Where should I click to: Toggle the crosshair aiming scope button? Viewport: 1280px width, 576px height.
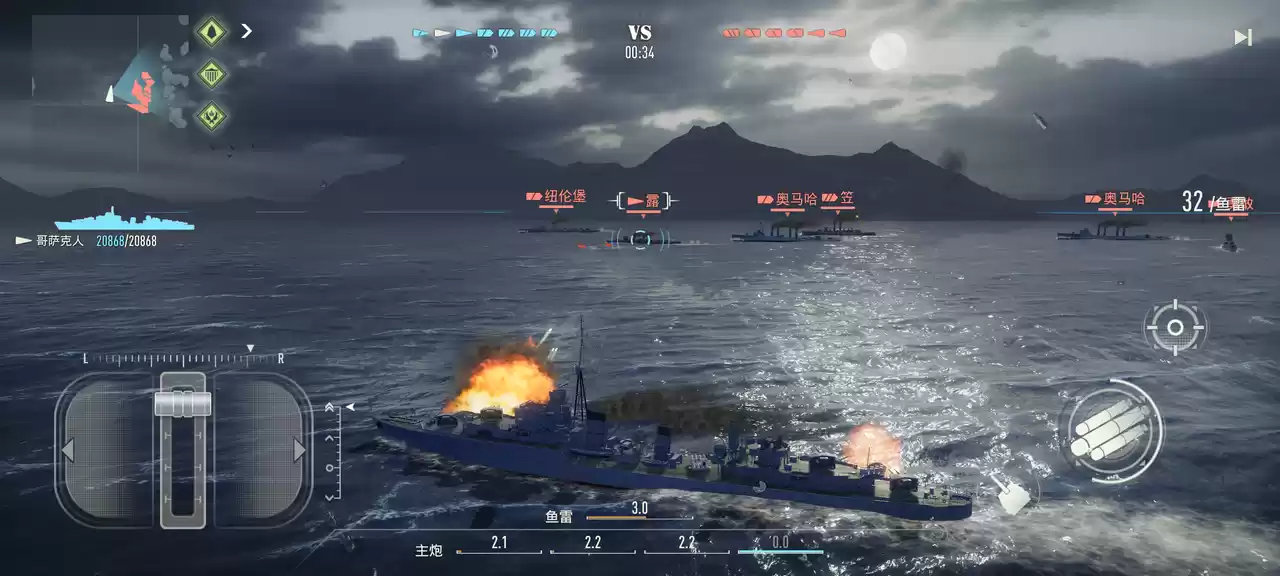[x=1175, y=327]
